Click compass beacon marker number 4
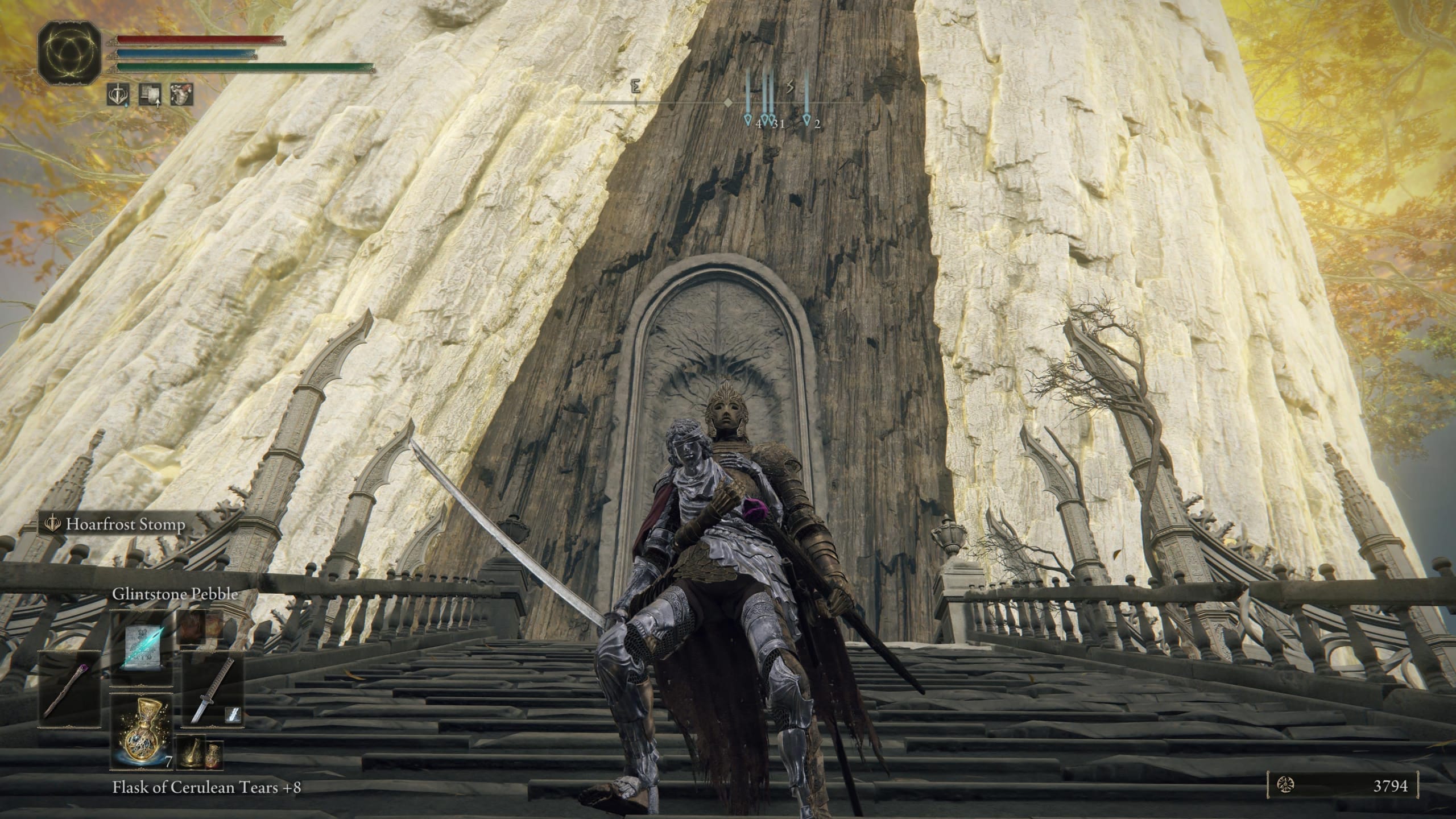 tap(748, 119)
